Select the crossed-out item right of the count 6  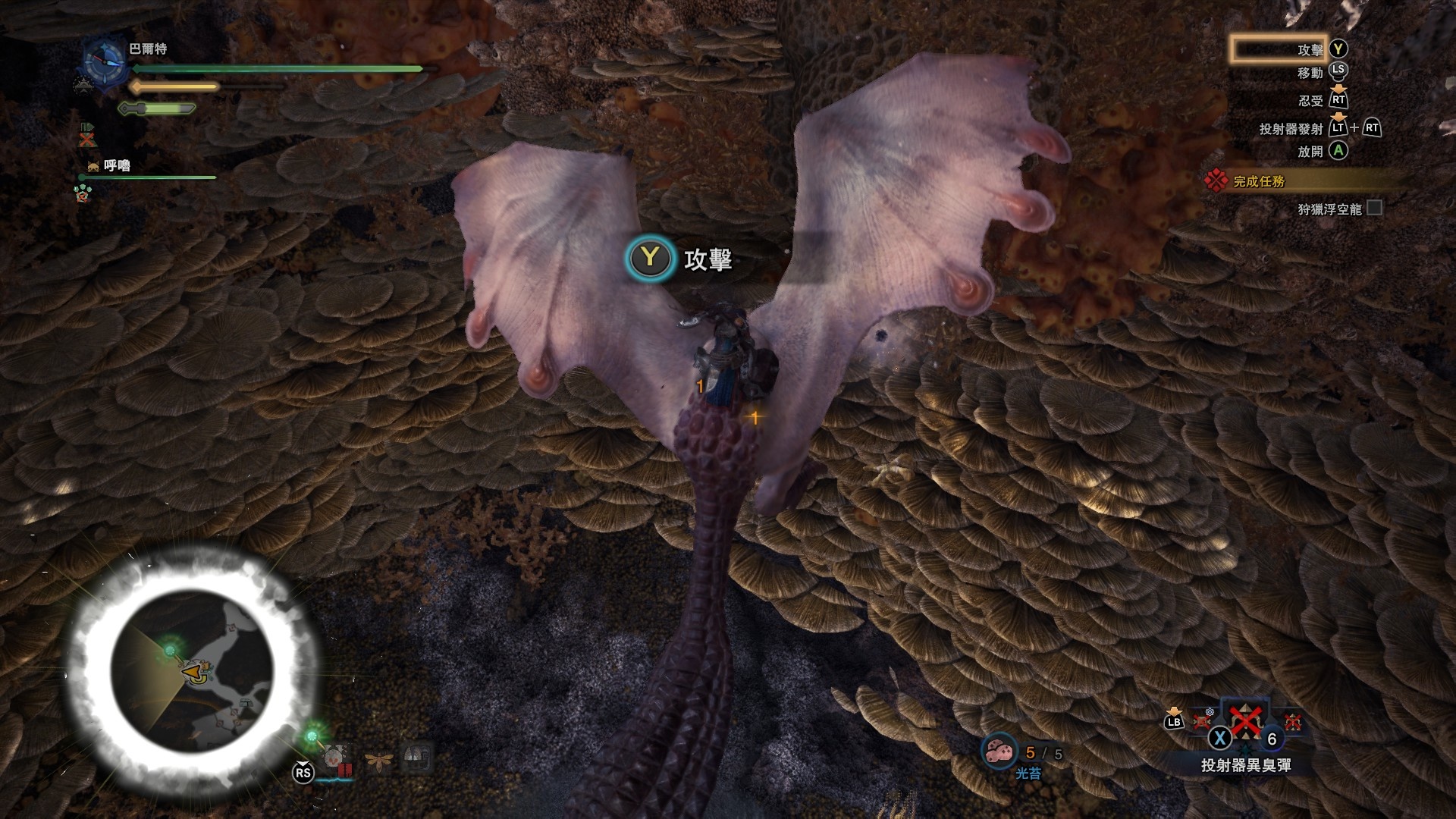click(1293, 722)
